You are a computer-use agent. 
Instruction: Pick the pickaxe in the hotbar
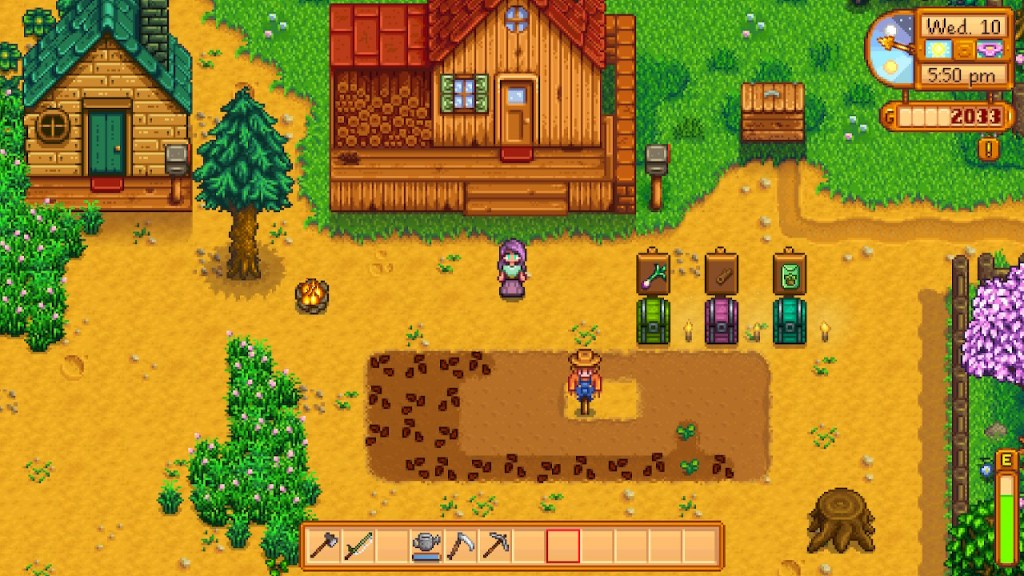(x=496, y=546)
